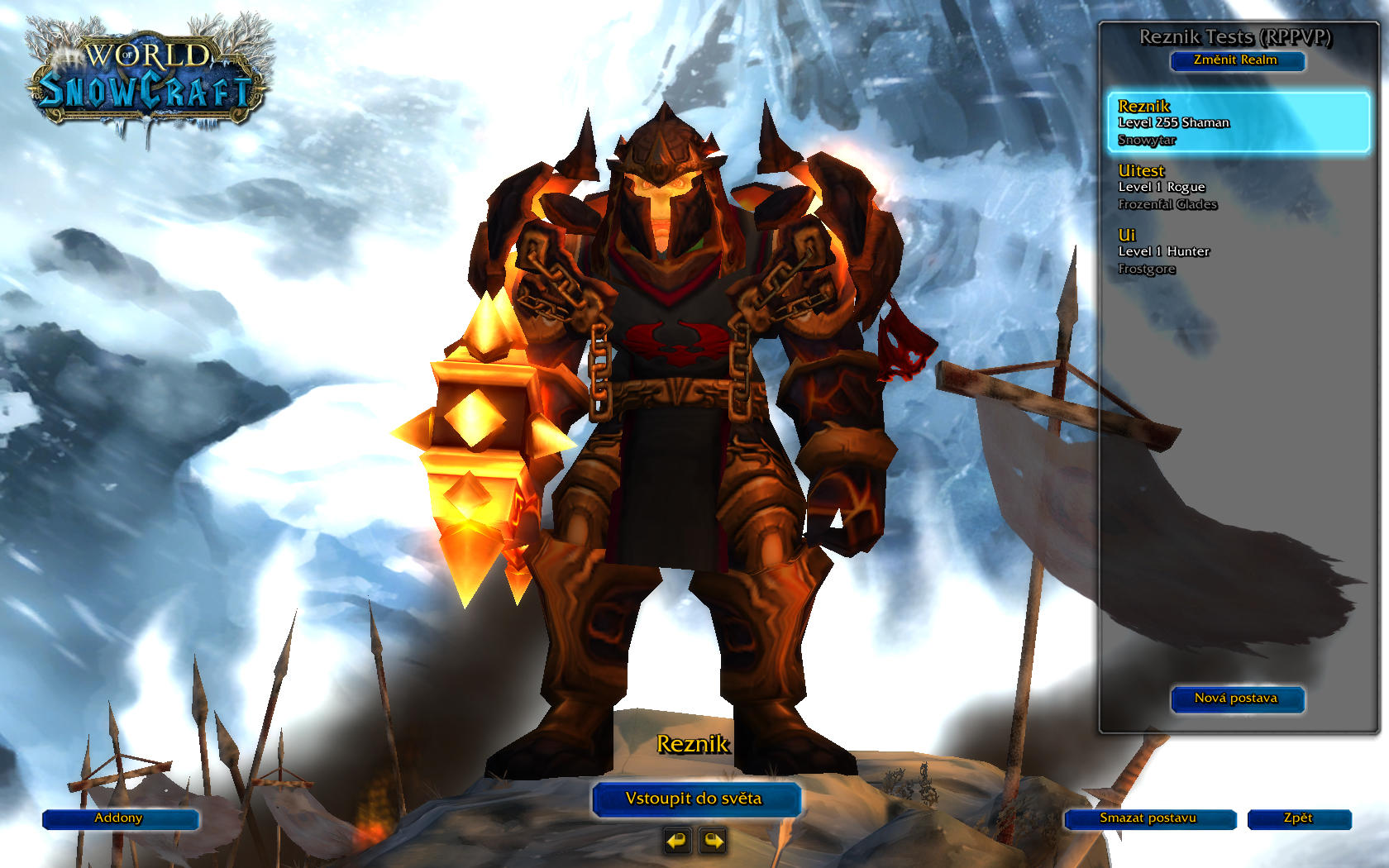Viewport: 1389px width, 868px height.
Task: Open the Addony panel
Action: 120,819
